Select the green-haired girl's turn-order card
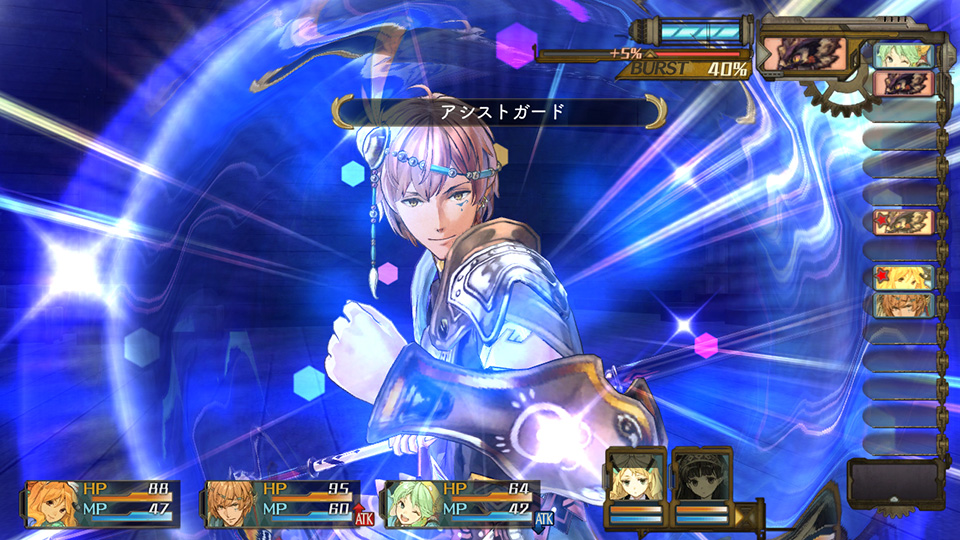The image size is (960, 540). tap(904, 55)
